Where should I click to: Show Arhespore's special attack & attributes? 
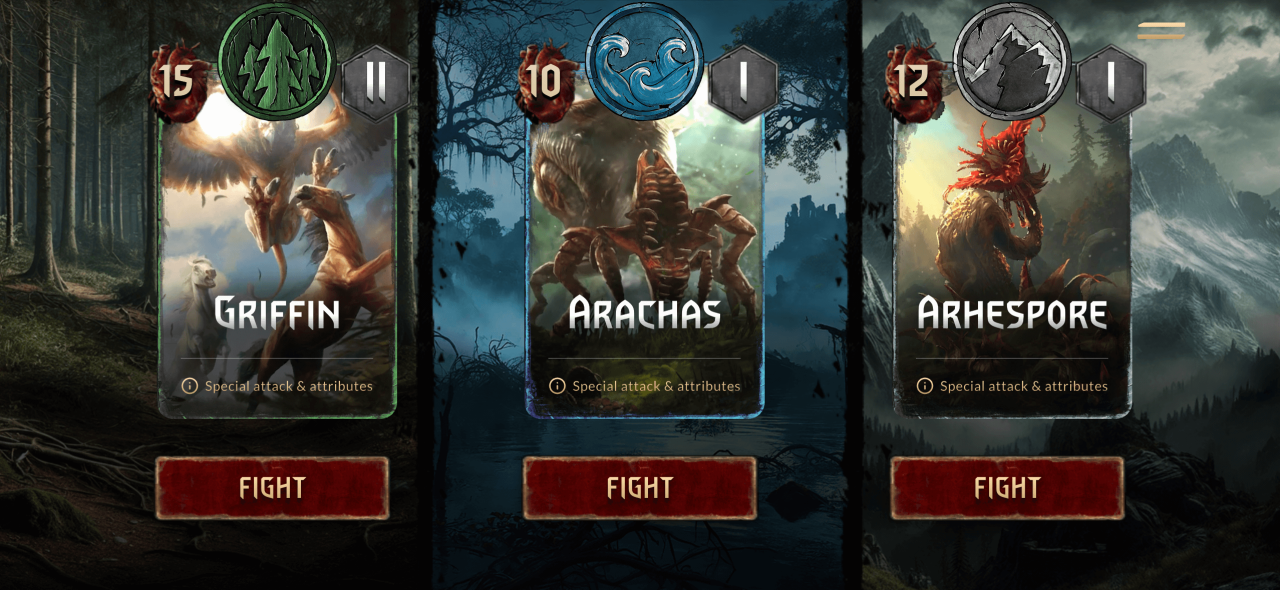point(1013,386)
